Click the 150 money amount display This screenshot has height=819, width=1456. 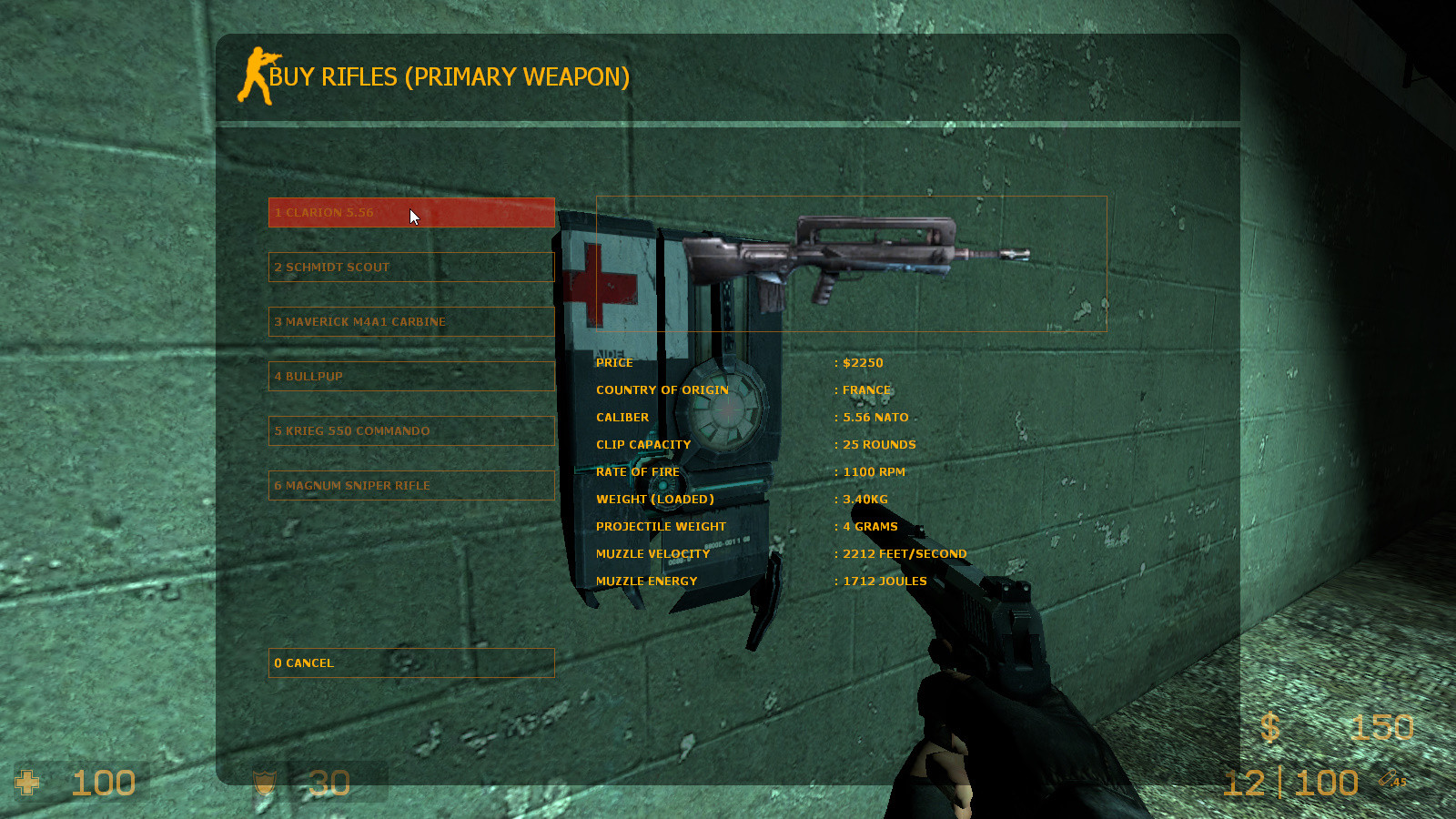click(x=1384, y=728)
